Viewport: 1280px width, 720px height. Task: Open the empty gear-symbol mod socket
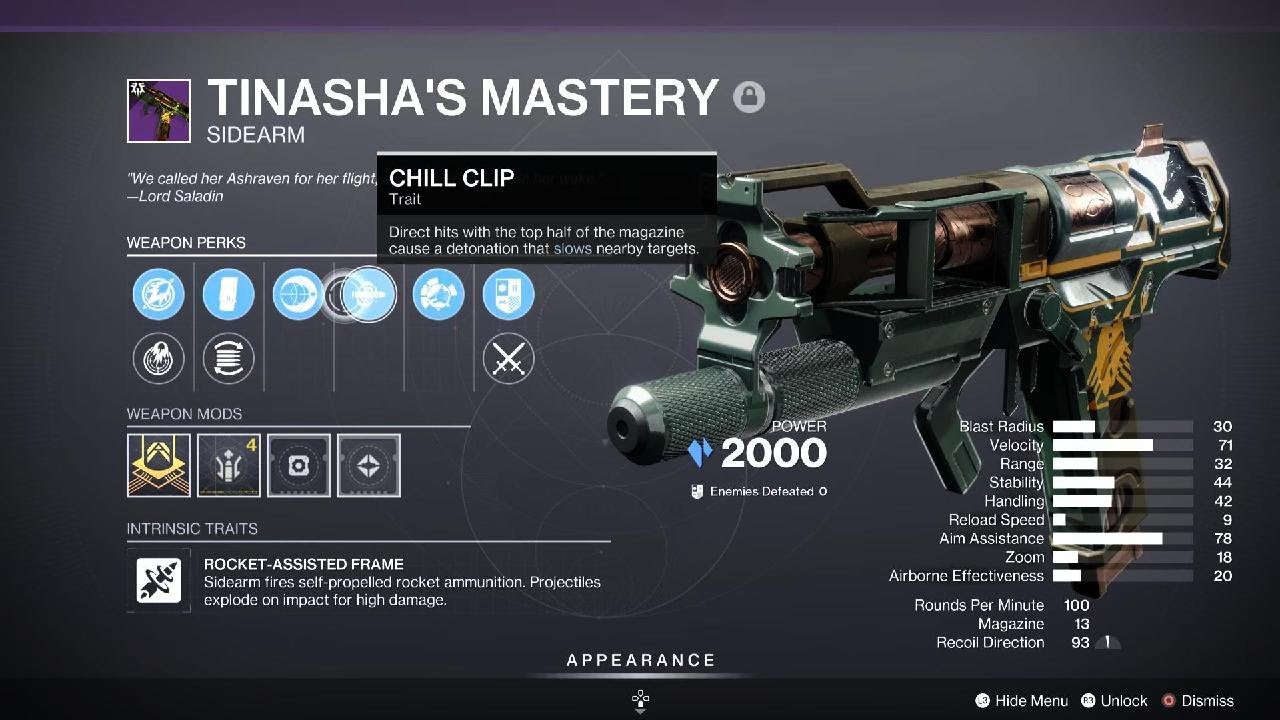299,465
